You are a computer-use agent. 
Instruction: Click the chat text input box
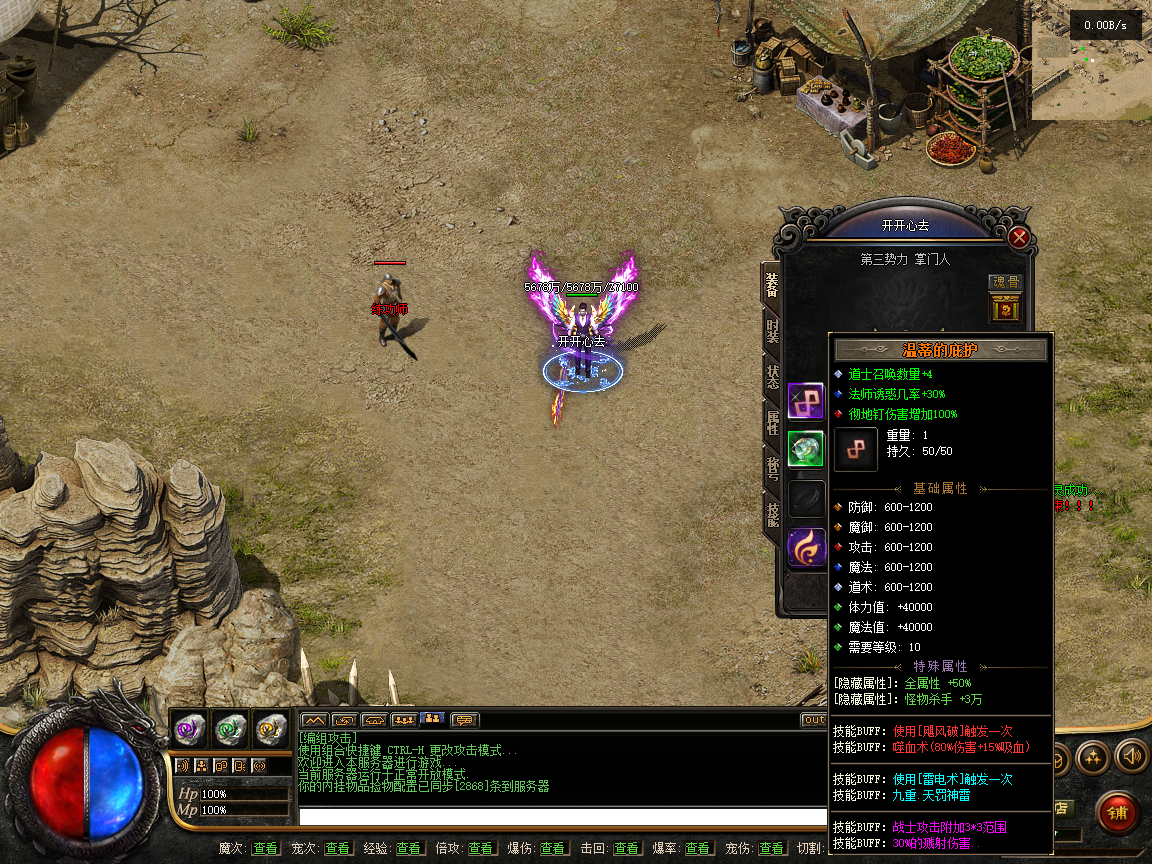(x=562, y=816)
